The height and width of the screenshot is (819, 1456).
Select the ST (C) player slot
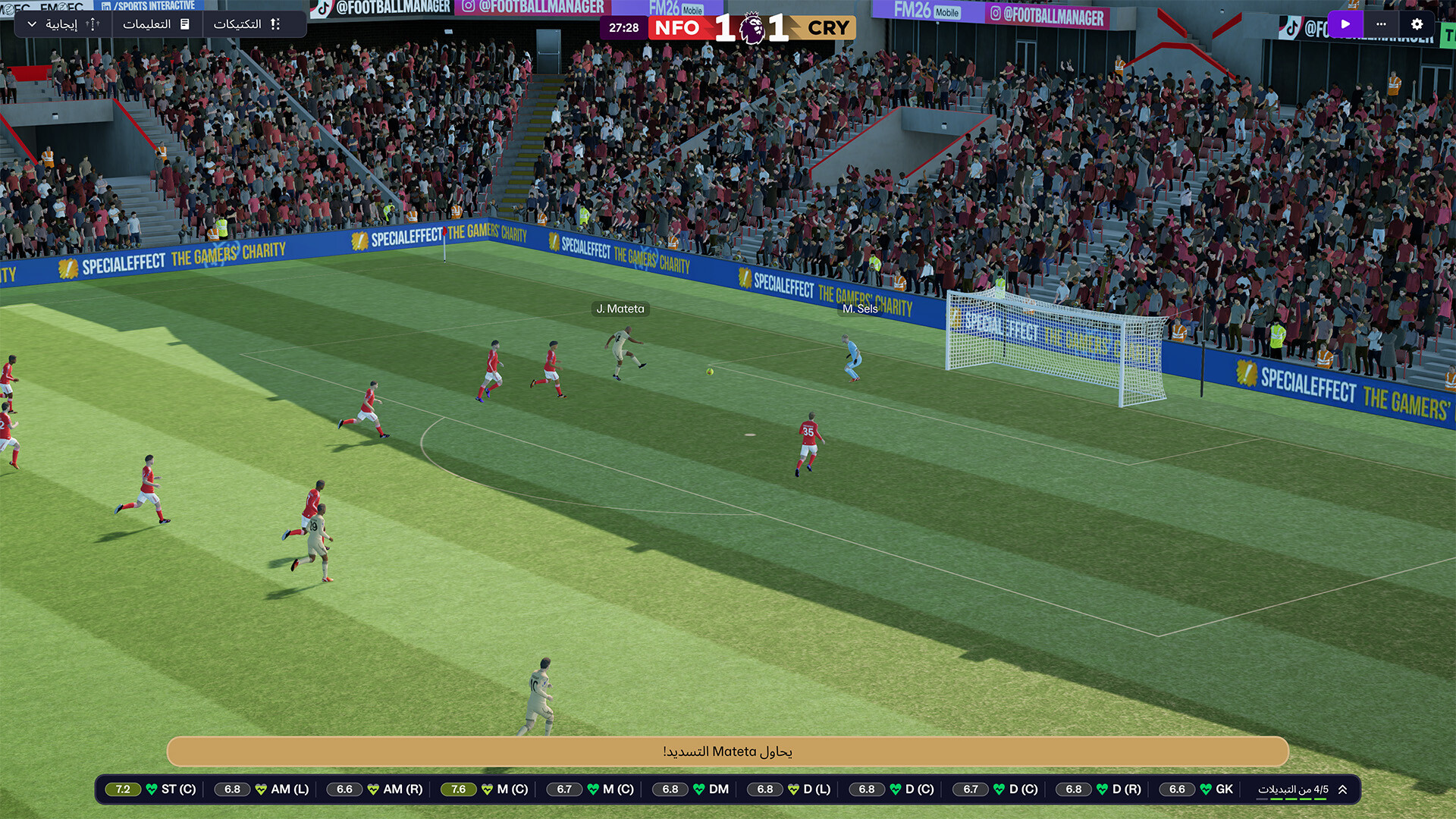click(x=151, y=789)
